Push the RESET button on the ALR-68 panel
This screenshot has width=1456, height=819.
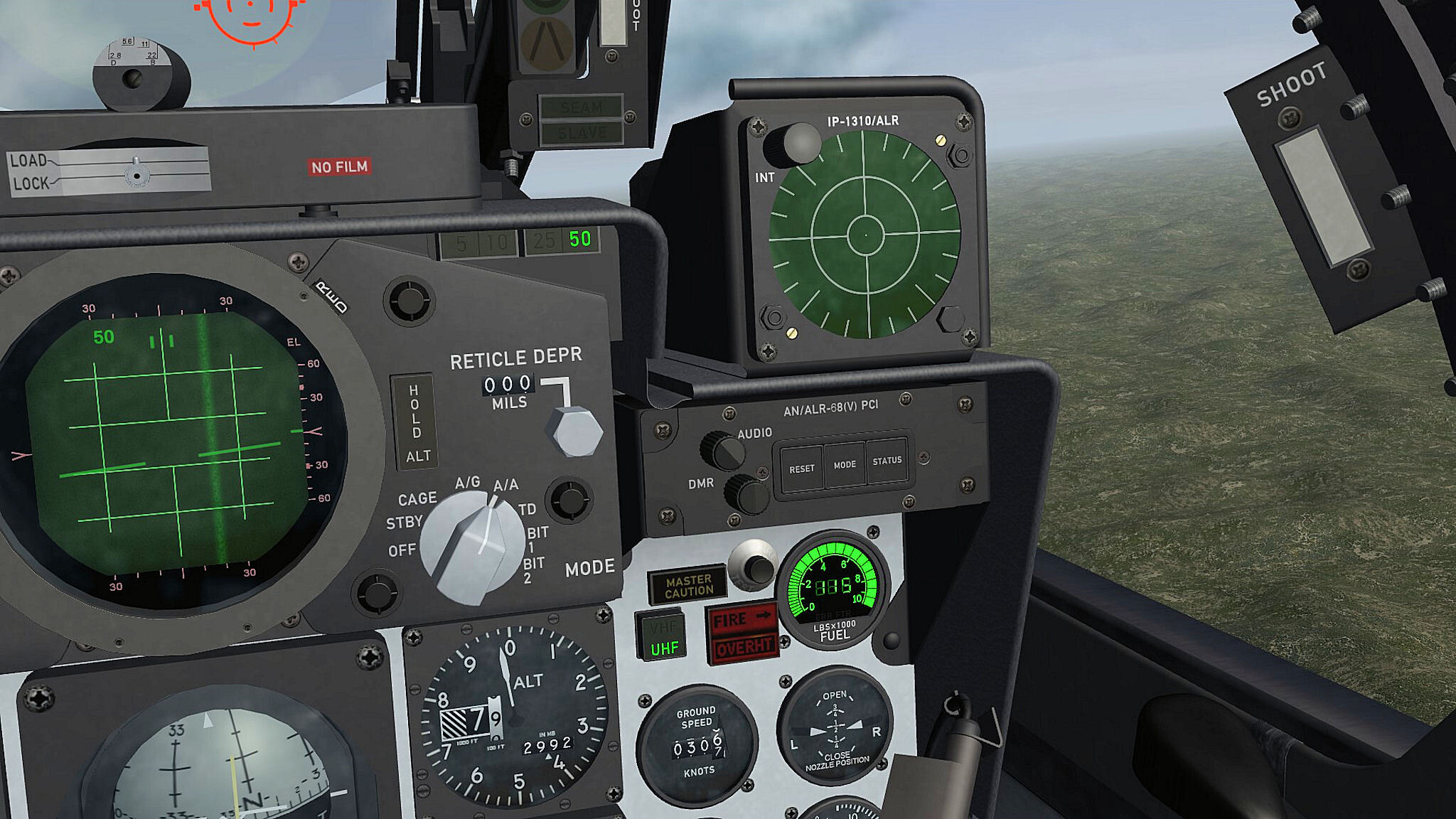[801, 469]
